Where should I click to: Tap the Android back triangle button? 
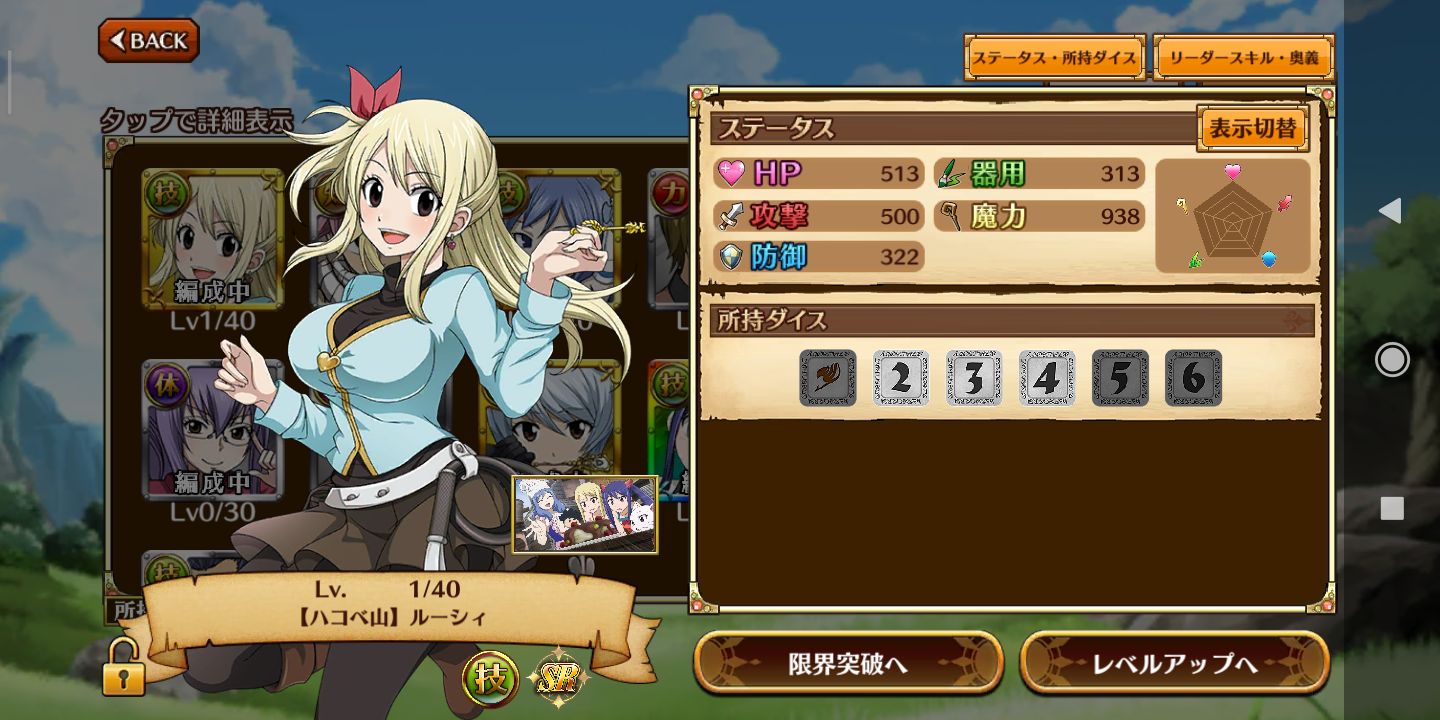click(x=1391, y=210)
